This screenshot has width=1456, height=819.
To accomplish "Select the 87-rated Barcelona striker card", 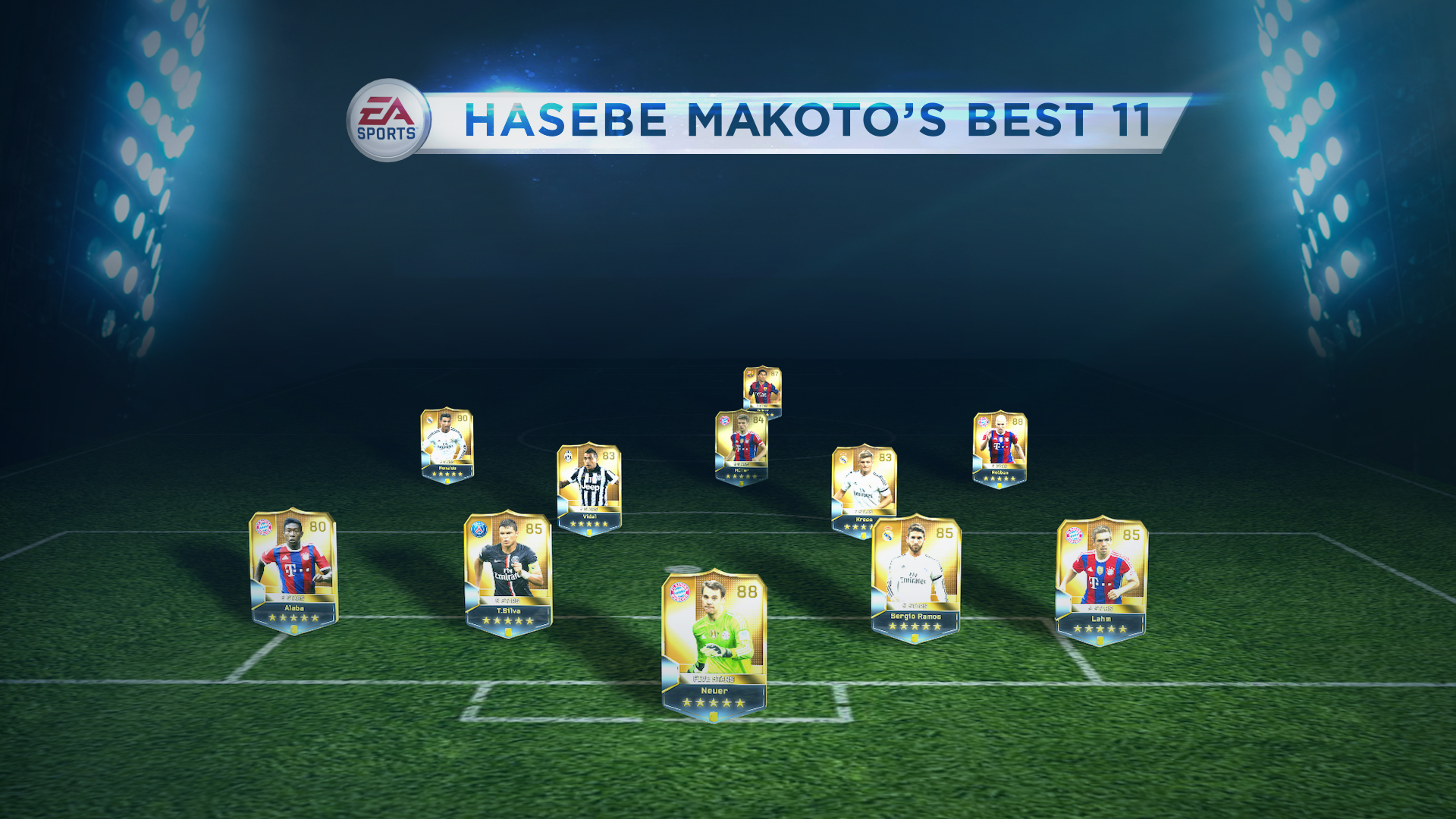I will coord(762,390).
